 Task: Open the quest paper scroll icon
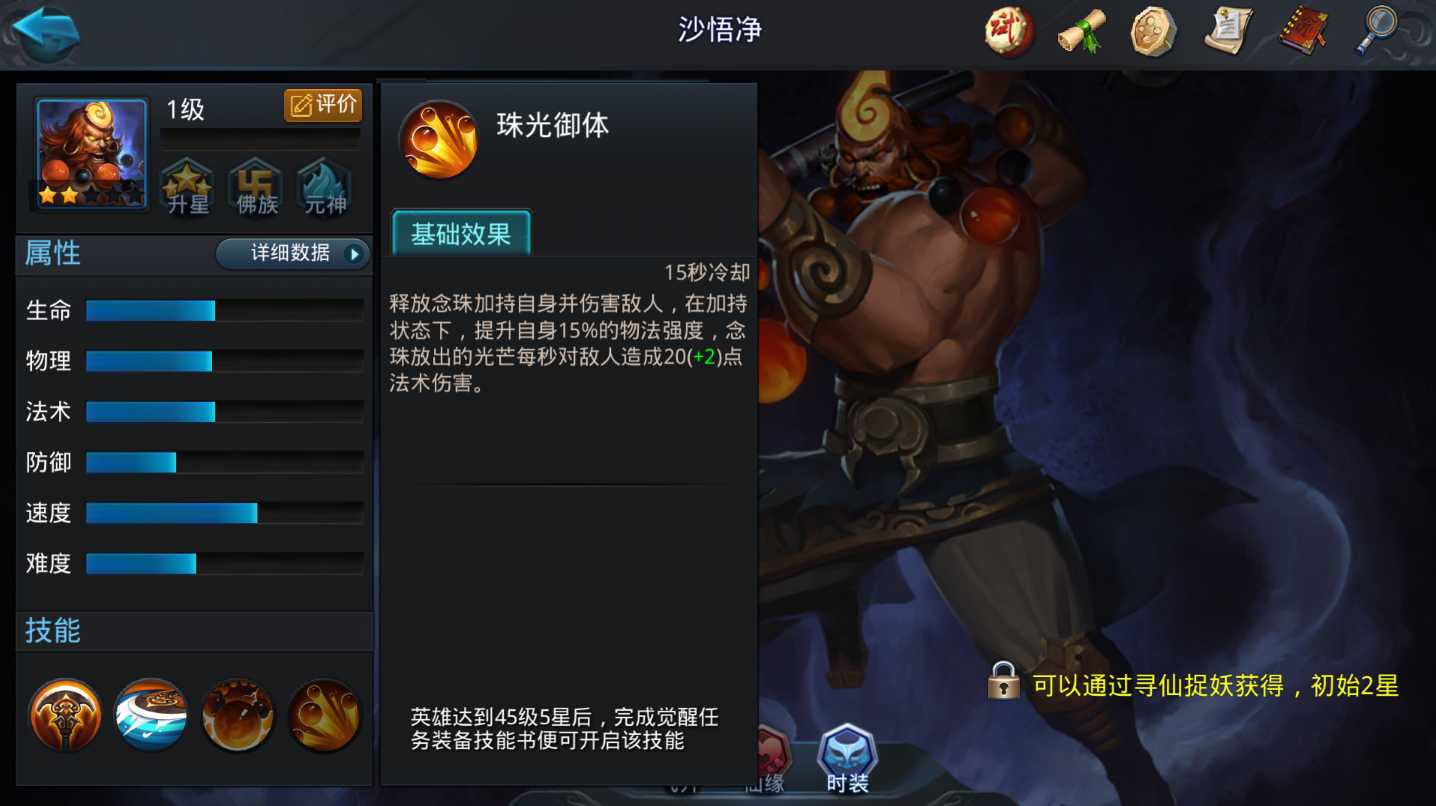[x=1228, y=31]
